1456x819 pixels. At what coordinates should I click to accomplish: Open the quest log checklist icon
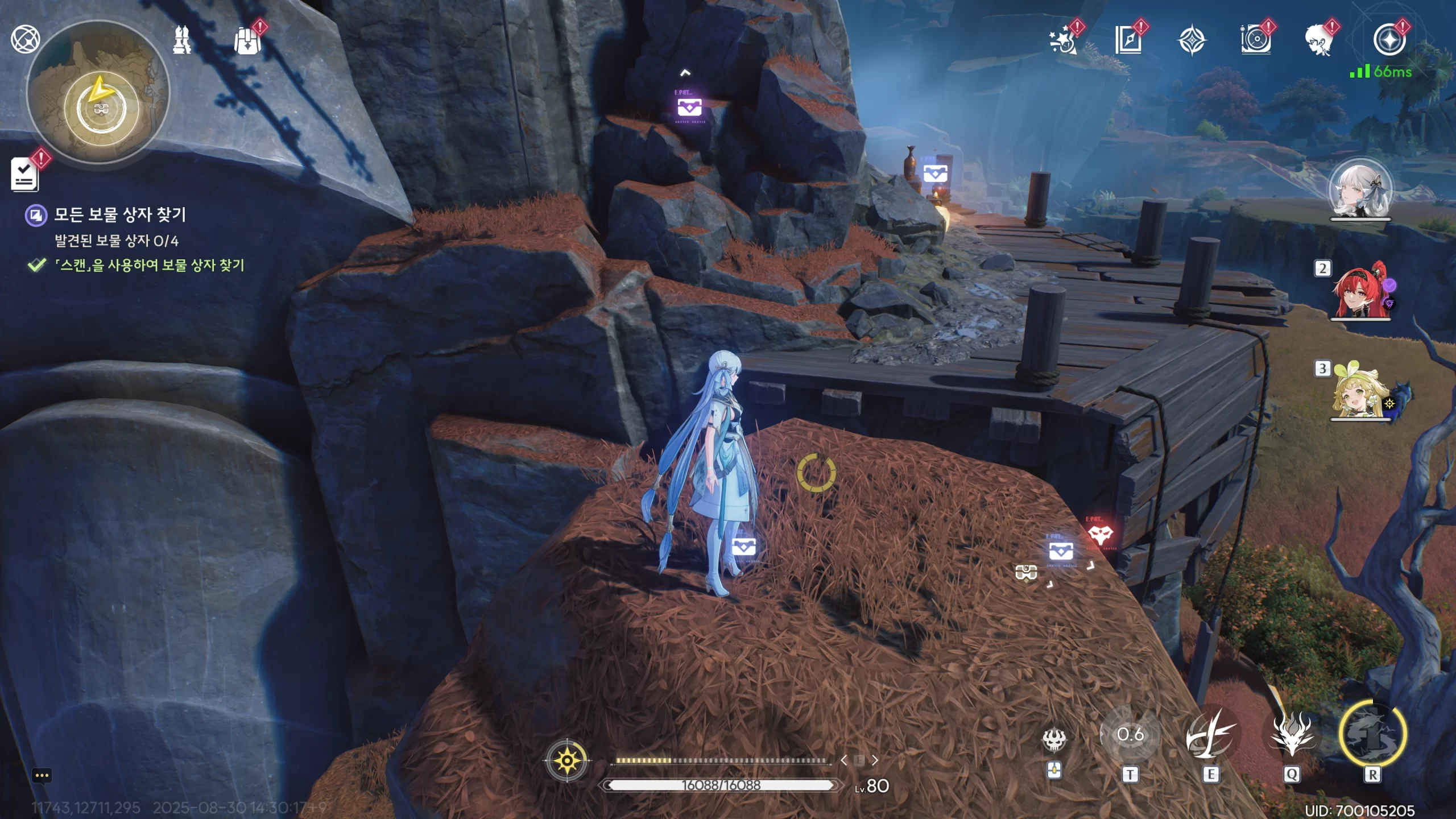(x=24, y=174)
